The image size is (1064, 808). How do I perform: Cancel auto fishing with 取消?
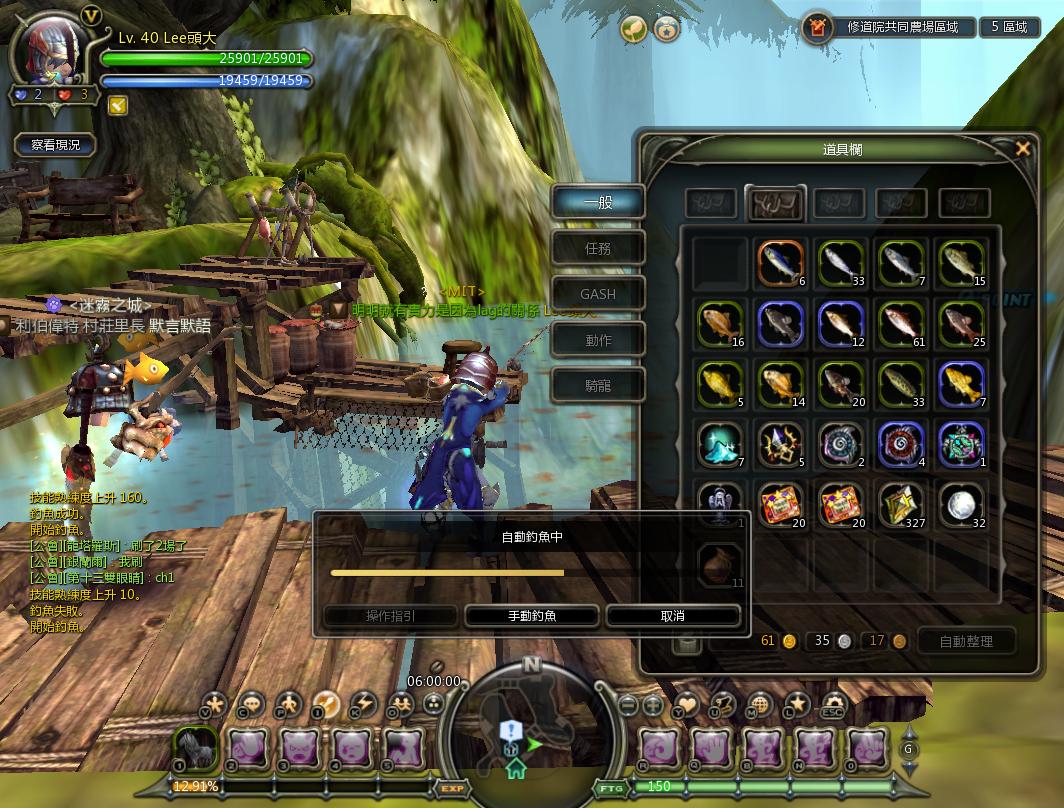[673, 616]
